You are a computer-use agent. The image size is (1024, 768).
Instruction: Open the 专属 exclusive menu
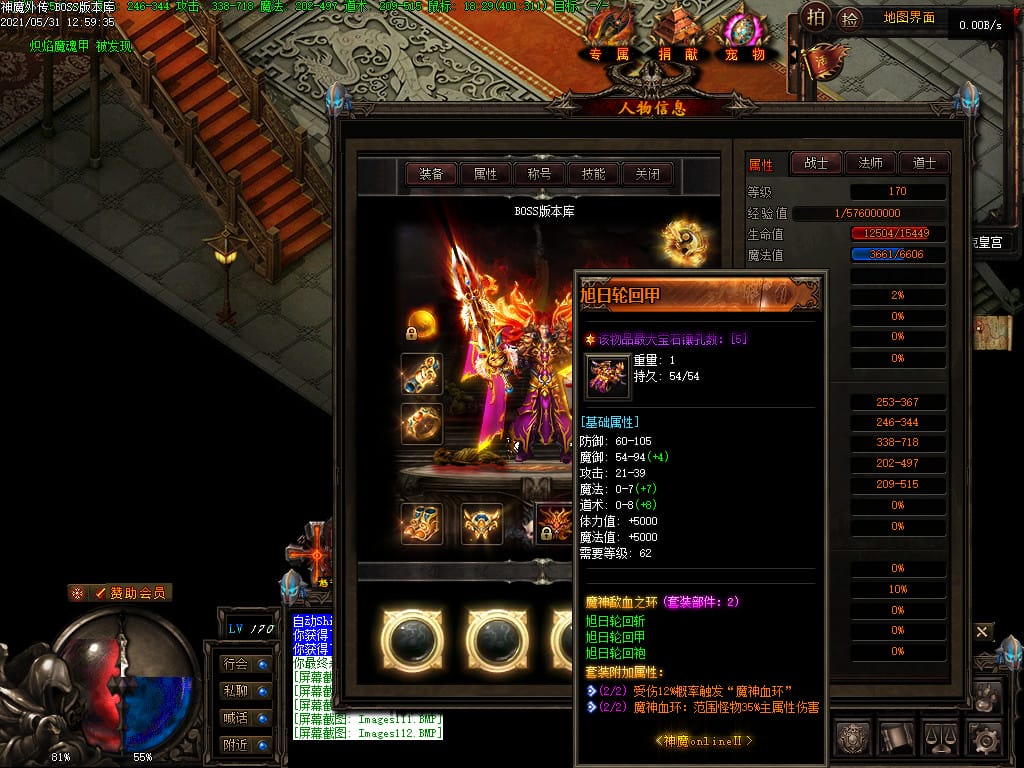[x=609, y=54]
